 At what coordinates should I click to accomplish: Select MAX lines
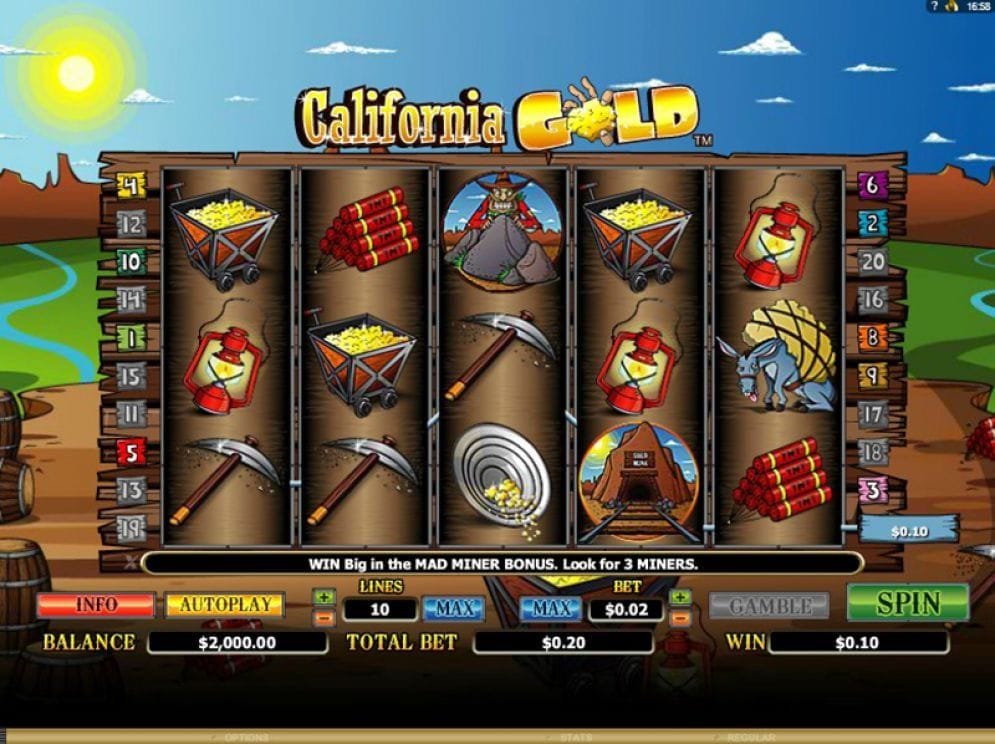click(453, 608)
